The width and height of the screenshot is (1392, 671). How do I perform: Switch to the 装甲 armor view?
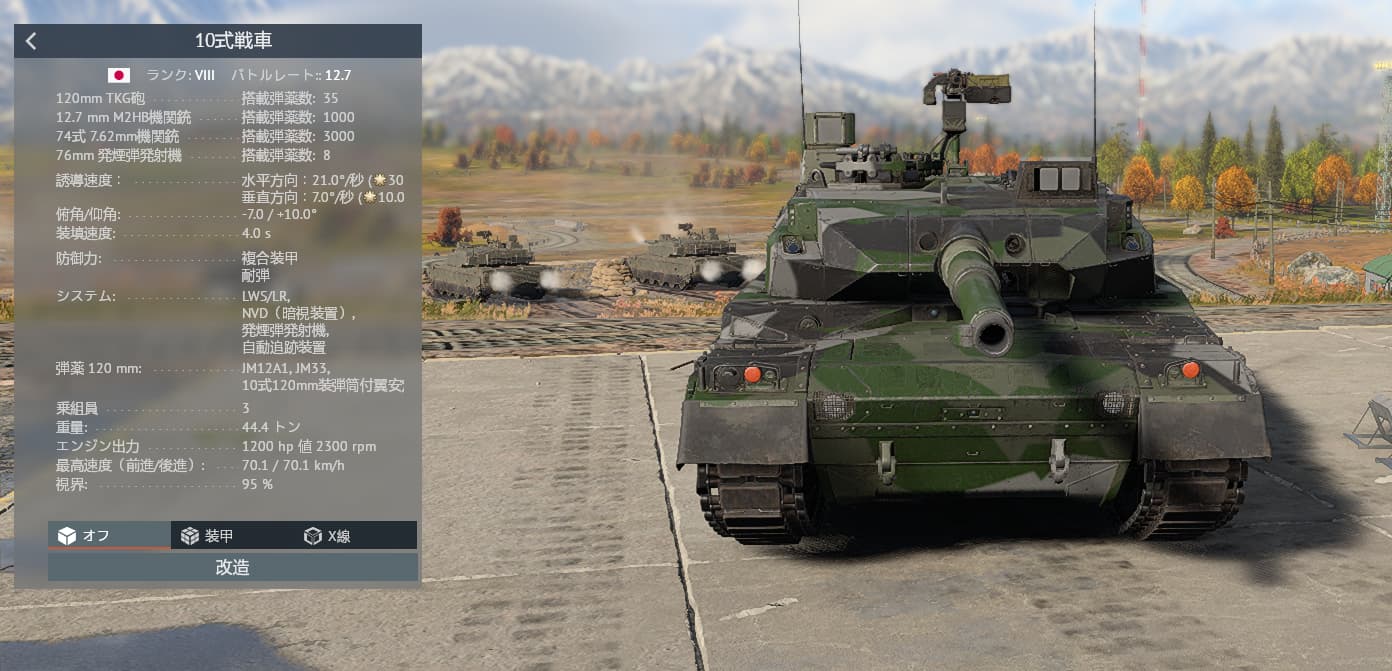(x=232, y=536)
